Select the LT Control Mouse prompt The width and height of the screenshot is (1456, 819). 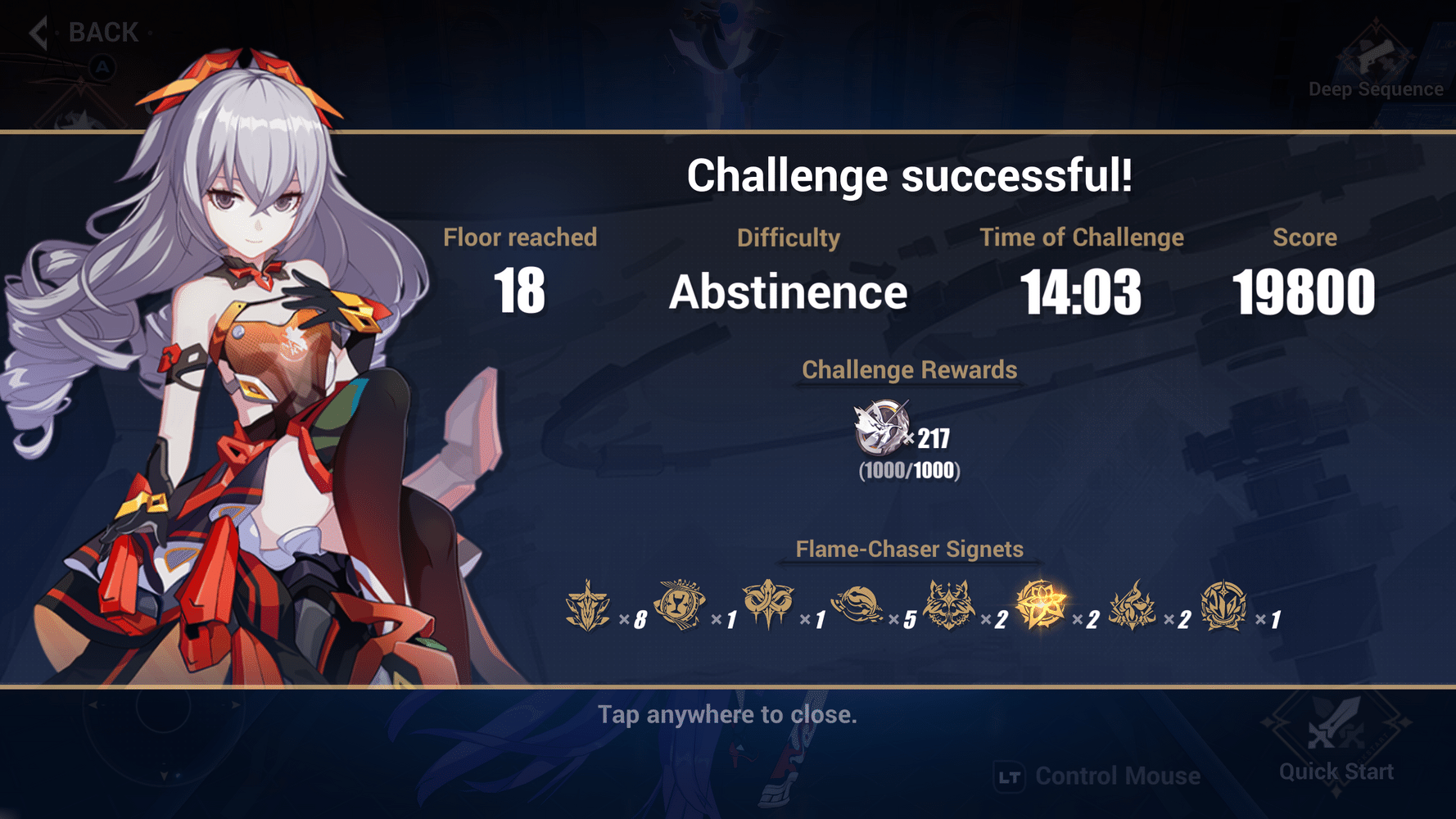point(1097,775)
